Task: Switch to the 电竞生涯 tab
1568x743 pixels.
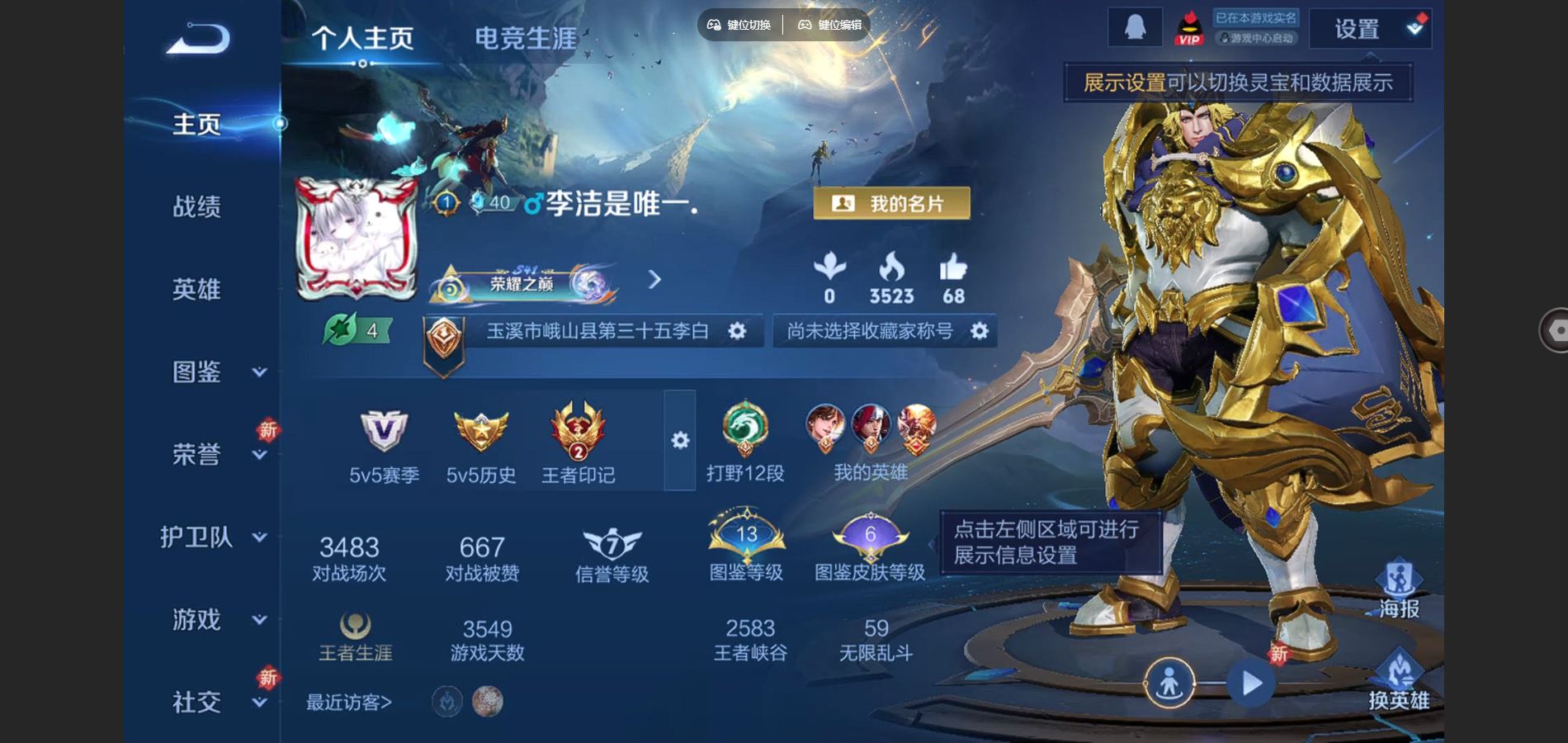Action: pyautogui.click(x=525, y=36)
